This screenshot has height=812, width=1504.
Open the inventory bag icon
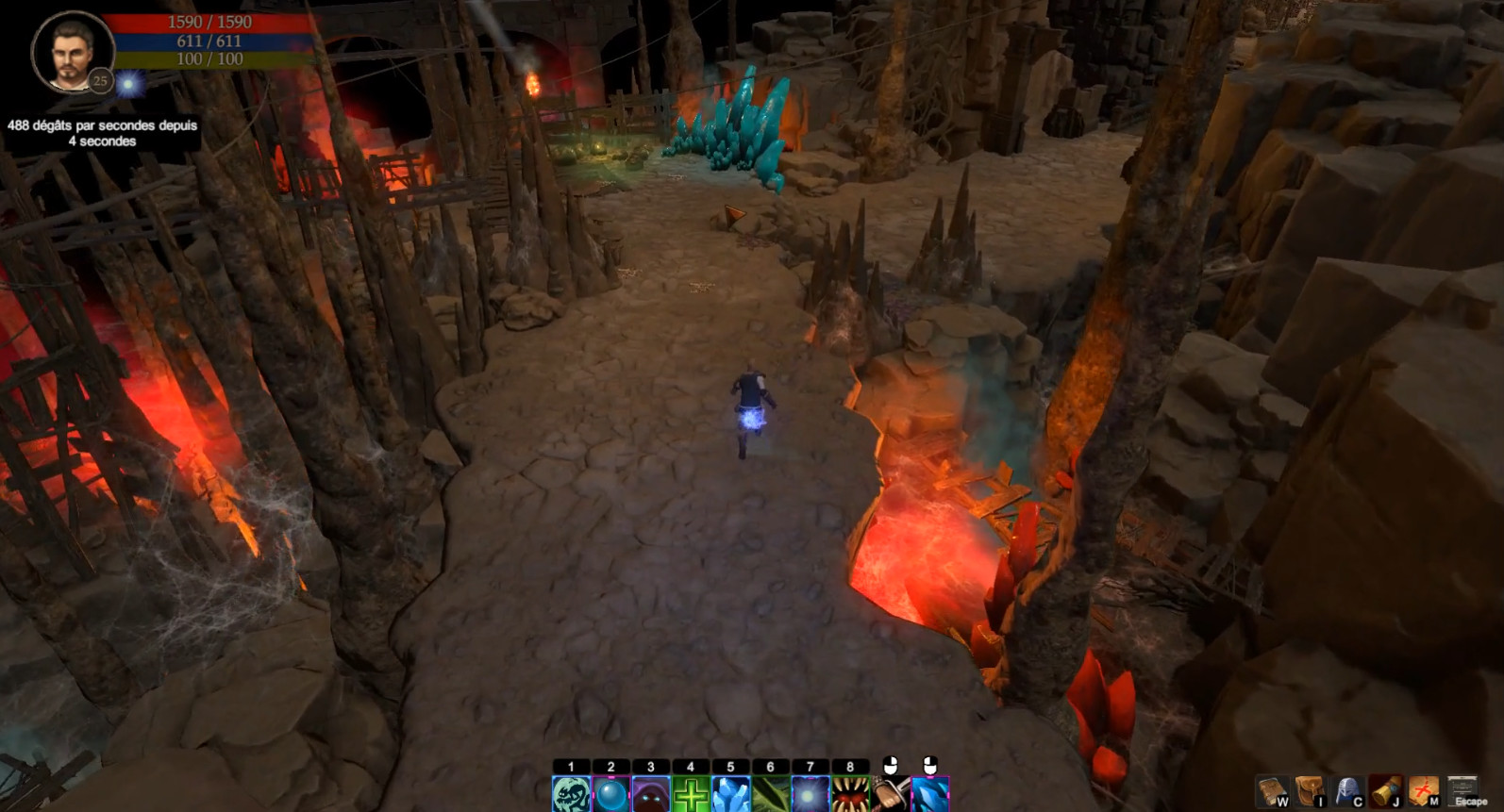click(1310, 789)
